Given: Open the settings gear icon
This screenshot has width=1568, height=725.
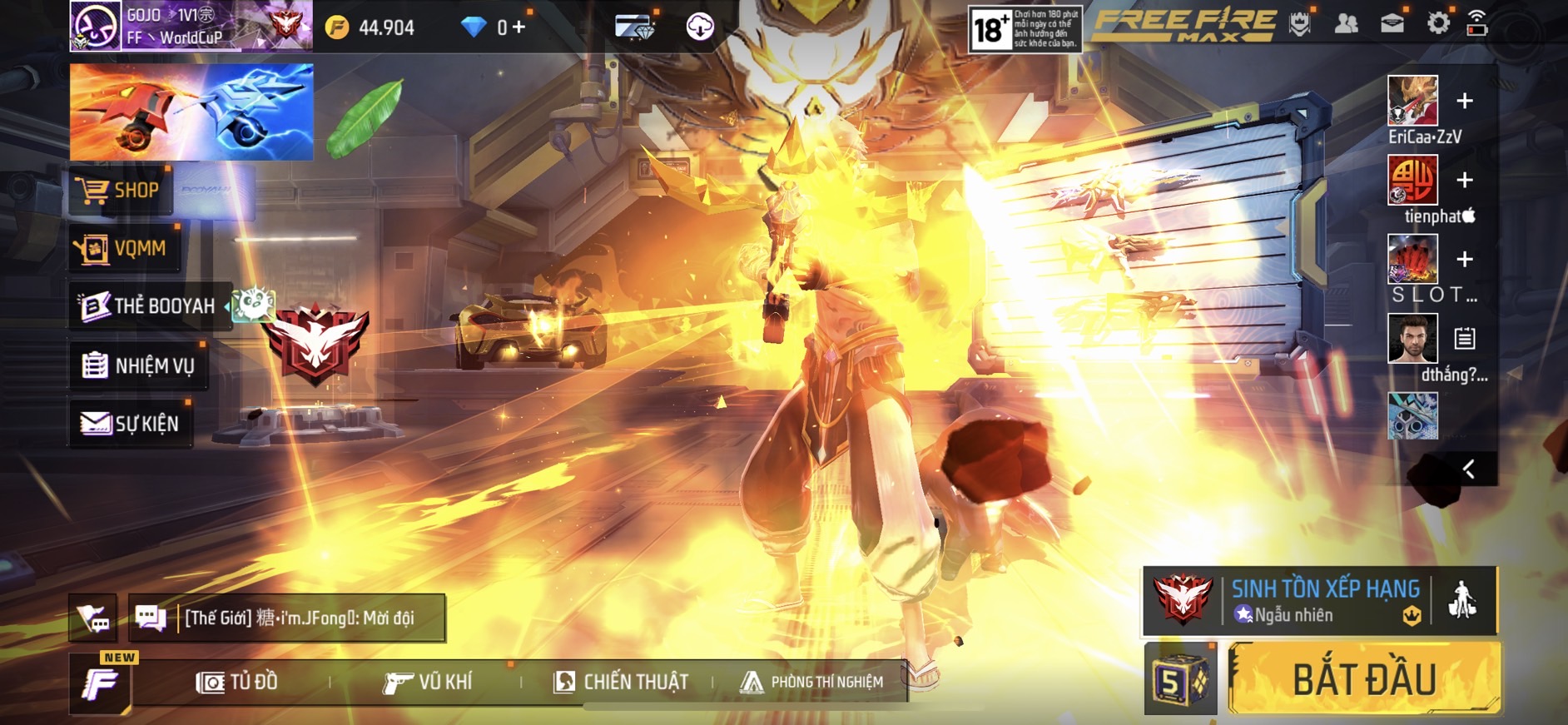Looking at the screenshot, I should pos(1437,23).
